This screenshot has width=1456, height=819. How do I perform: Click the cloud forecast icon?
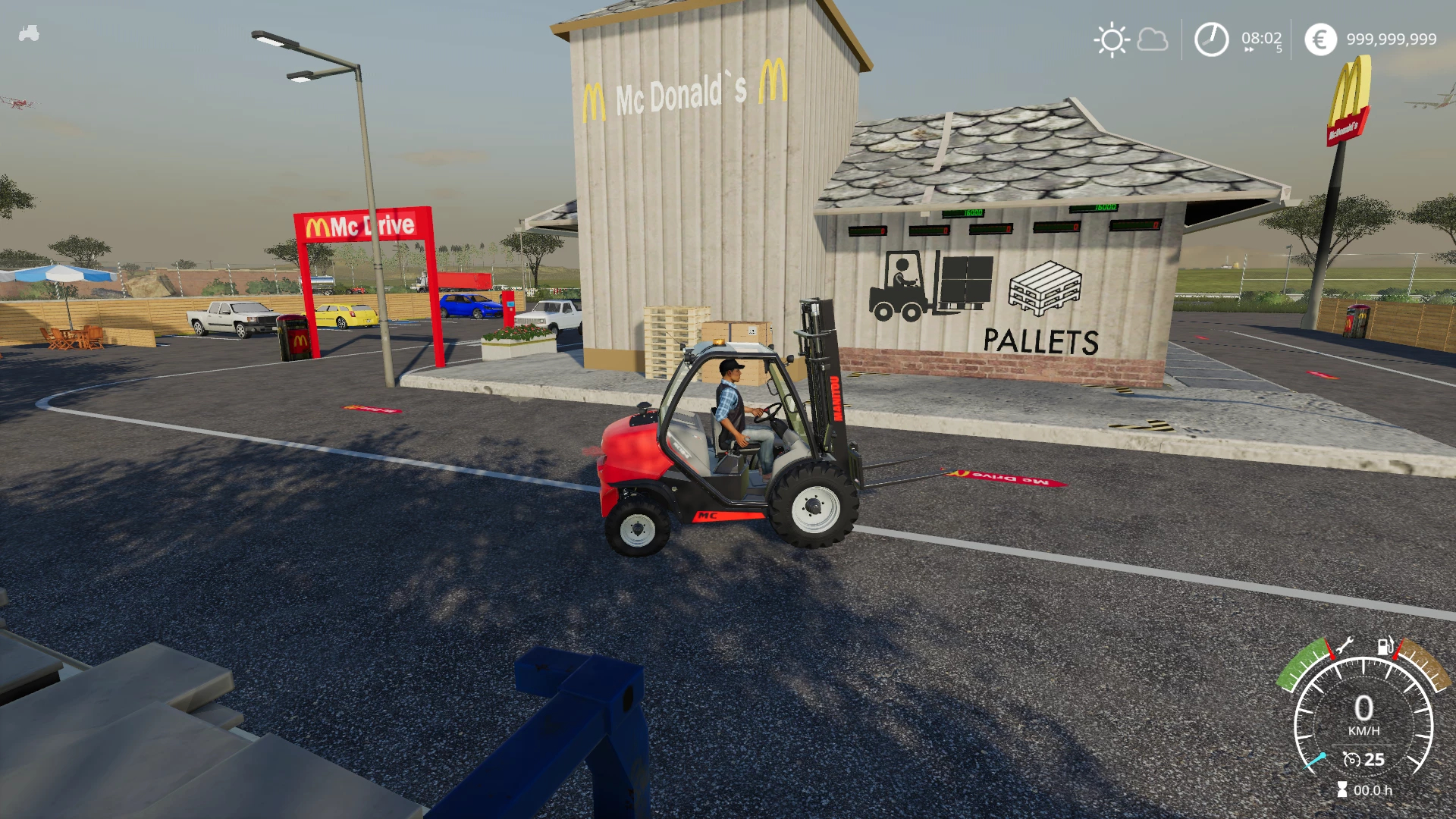click(1153, 39)
